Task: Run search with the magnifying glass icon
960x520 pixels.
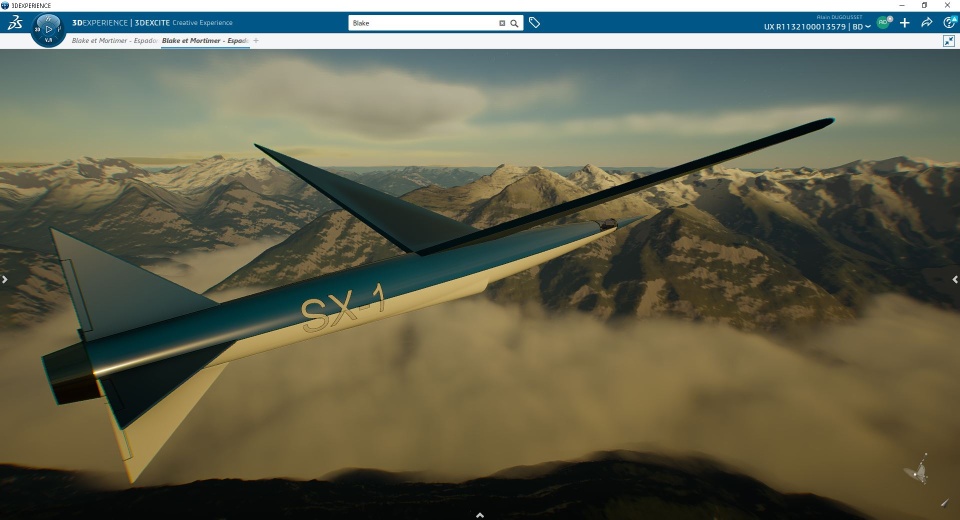Action: pos(514,22)
